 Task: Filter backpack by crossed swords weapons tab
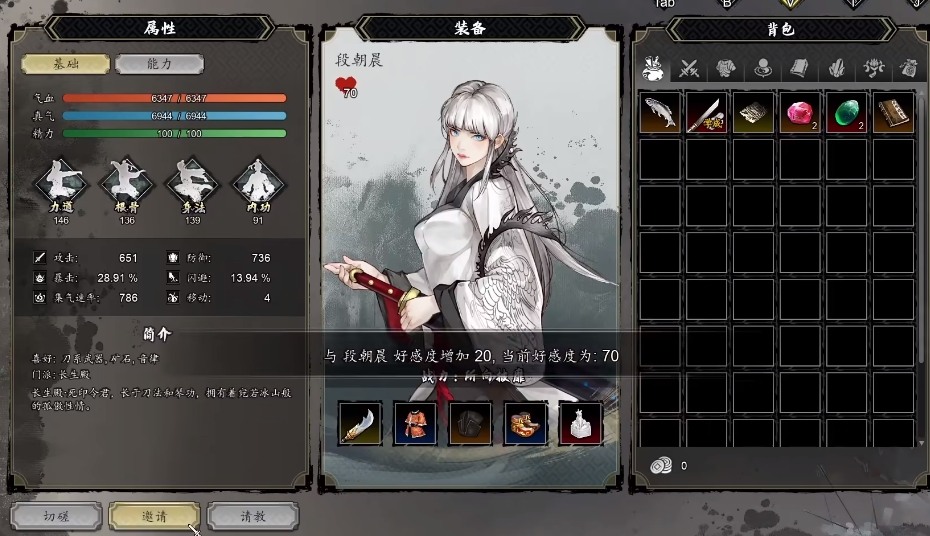click(689, 68)
